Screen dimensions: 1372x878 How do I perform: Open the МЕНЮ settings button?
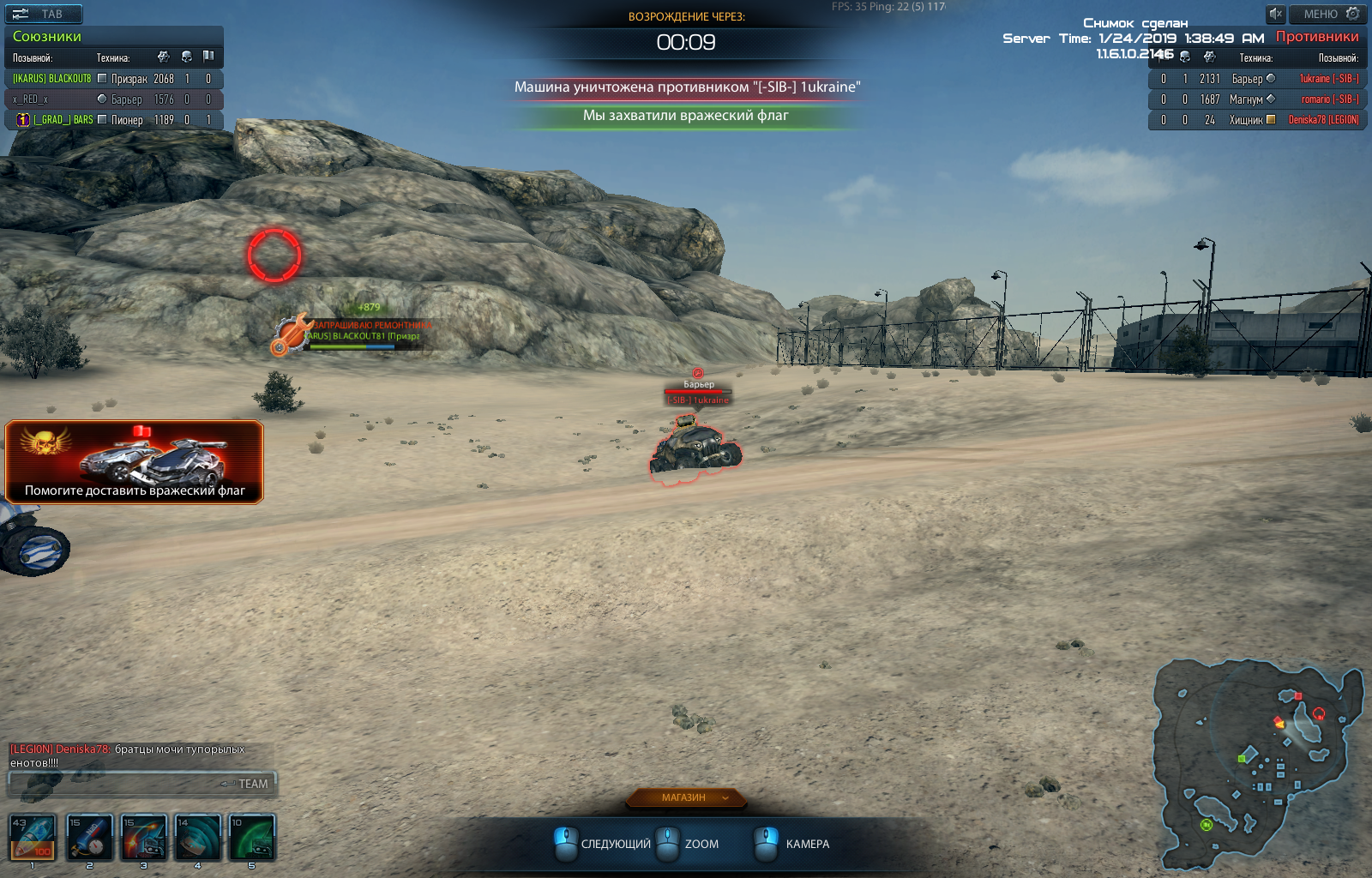coord(1327,14)
